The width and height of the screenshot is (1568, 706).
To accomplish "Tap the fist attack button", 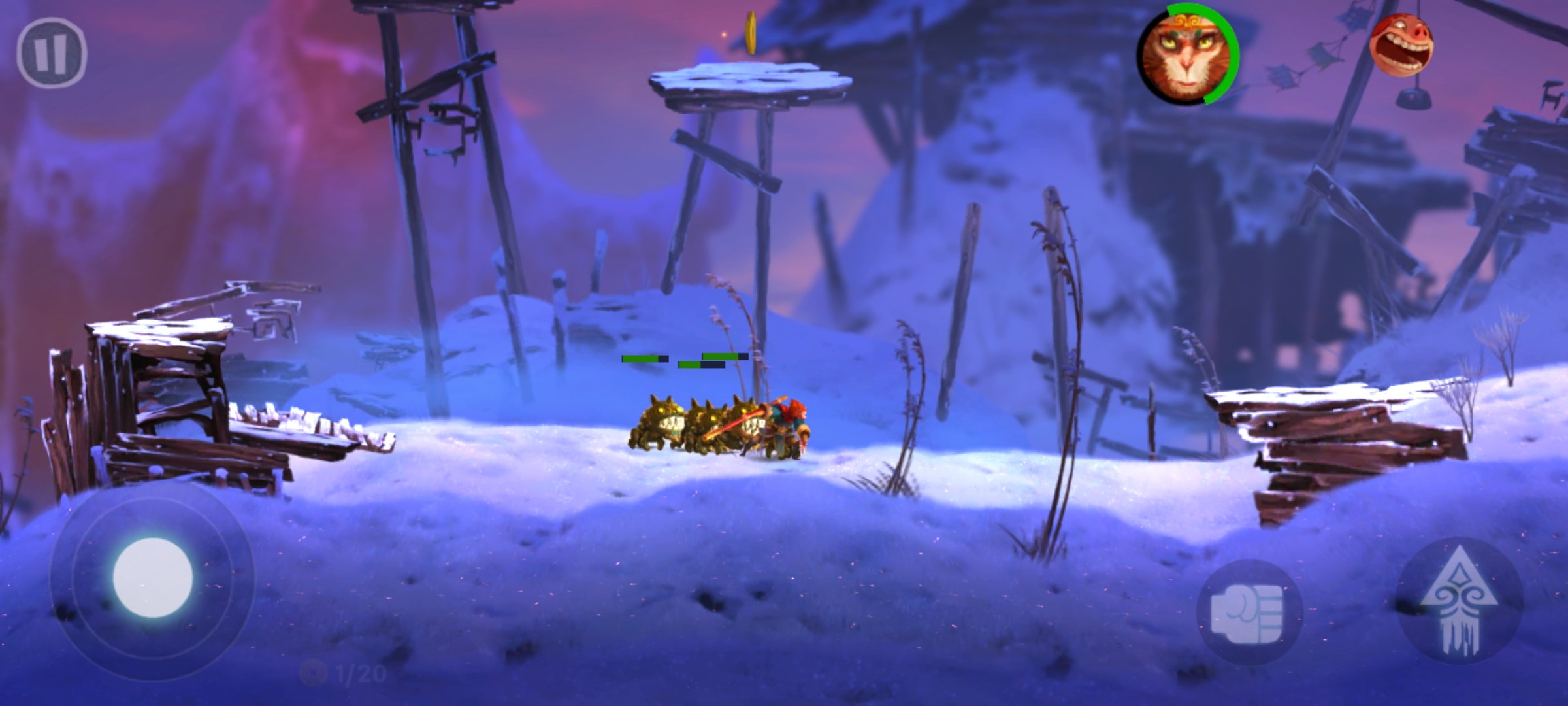I will [1249, 613].
